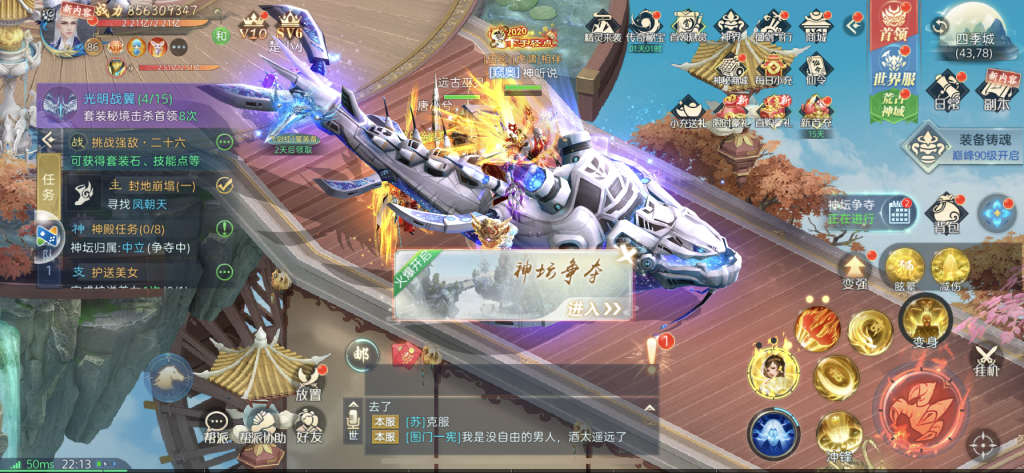Viewport: 1024px width, 473px height.
Task: Activate the 眩晕 stun skill
Action: 903,267
